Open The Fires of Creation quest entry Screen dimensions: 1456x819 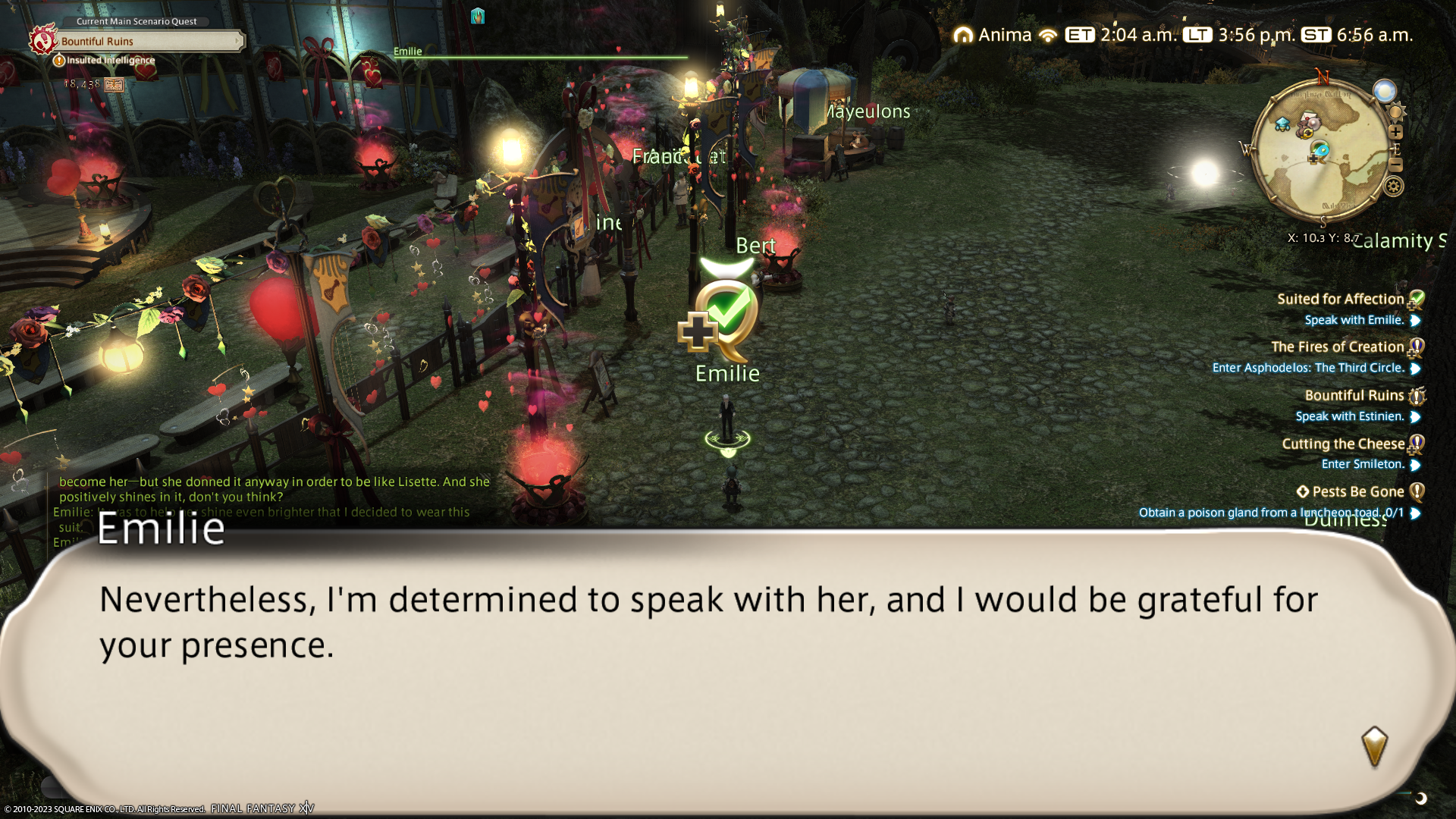click(1337, 347)
